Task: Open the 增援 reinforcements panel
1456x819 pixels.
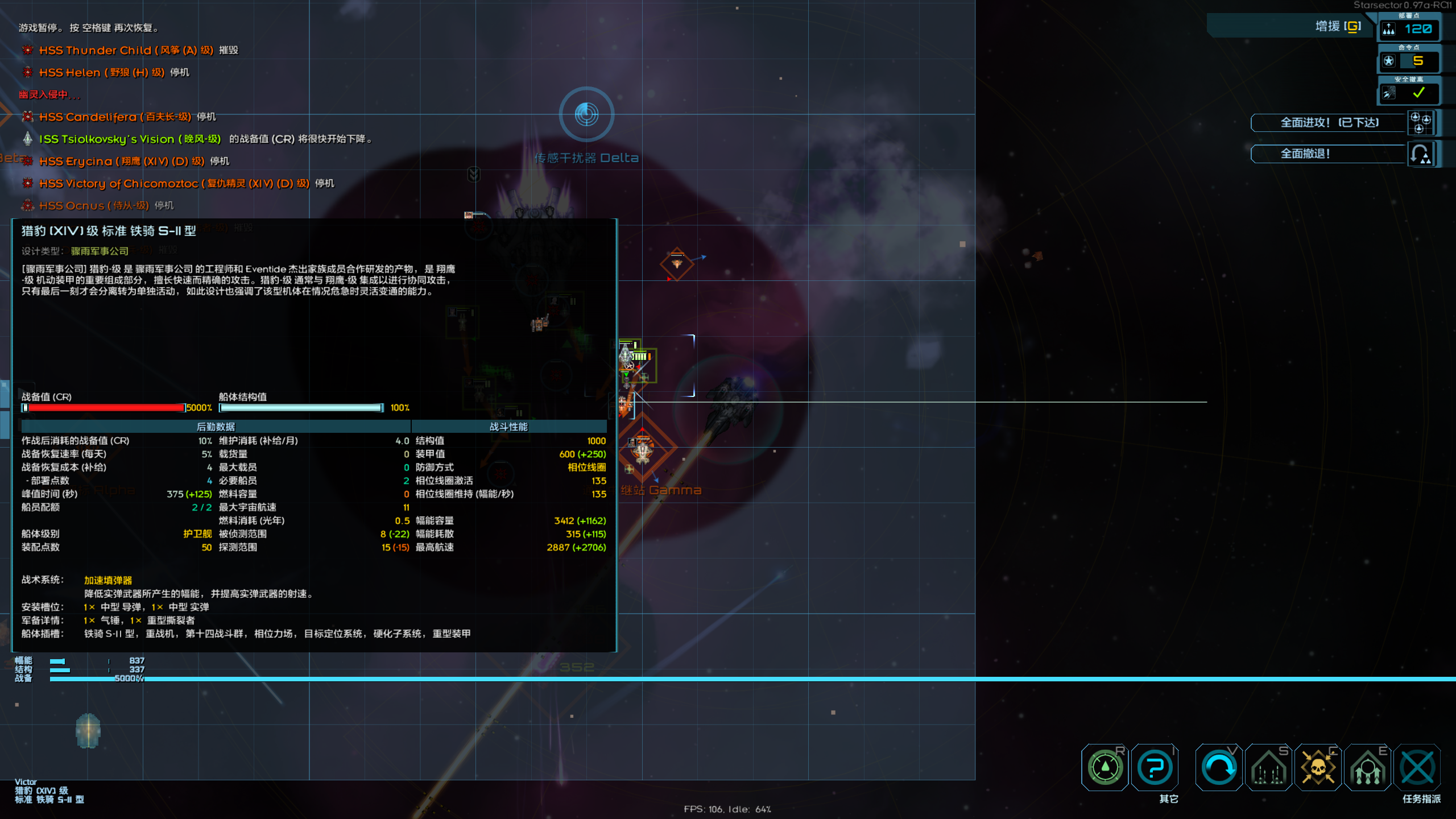Action: (x=1337, y=27)
